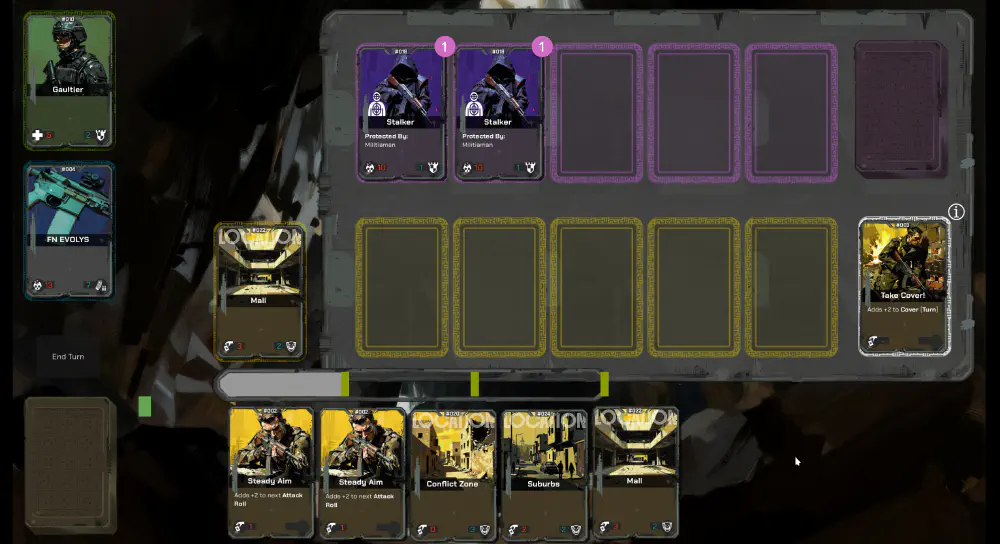Select the Gaultier character card

click(x=69, y=81)
